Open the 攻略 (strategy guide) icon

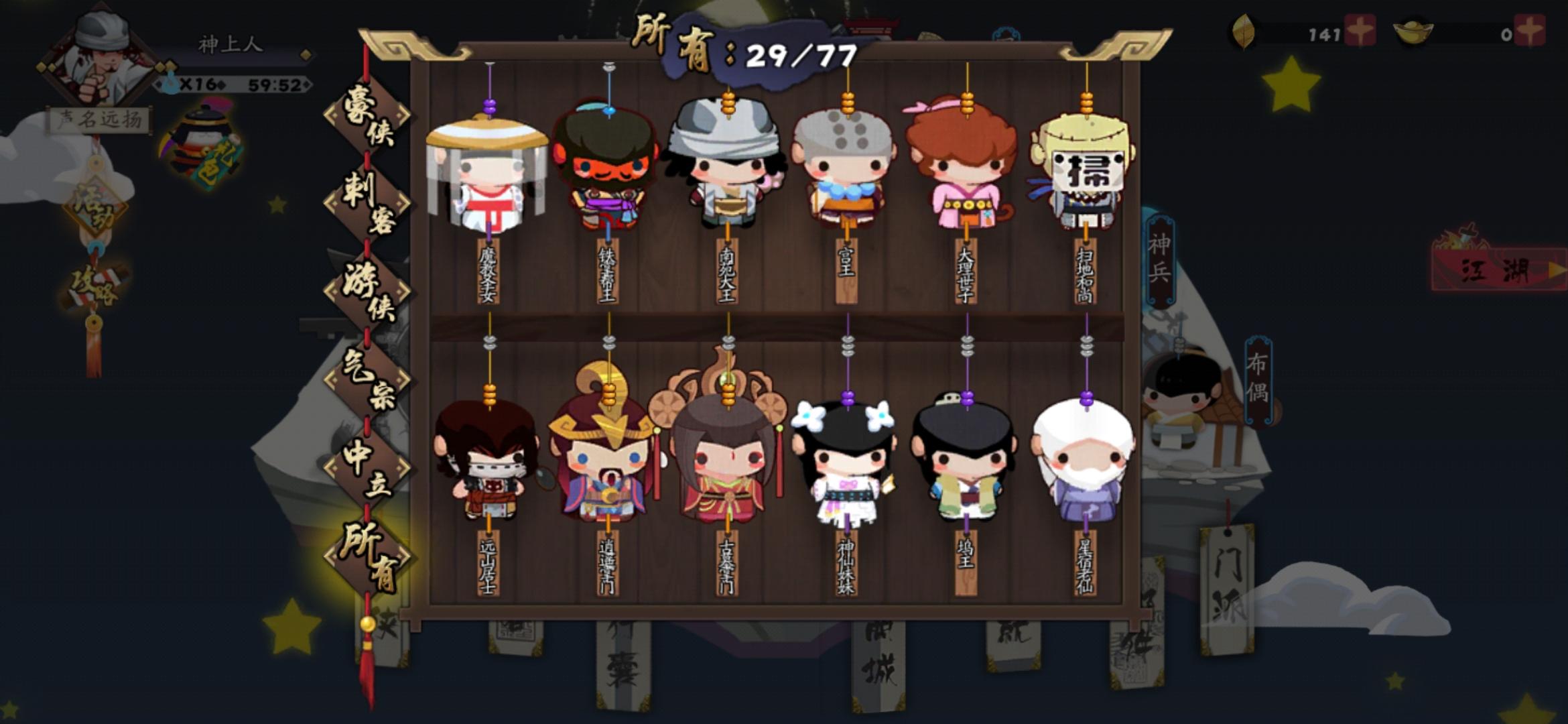point(94,285)
